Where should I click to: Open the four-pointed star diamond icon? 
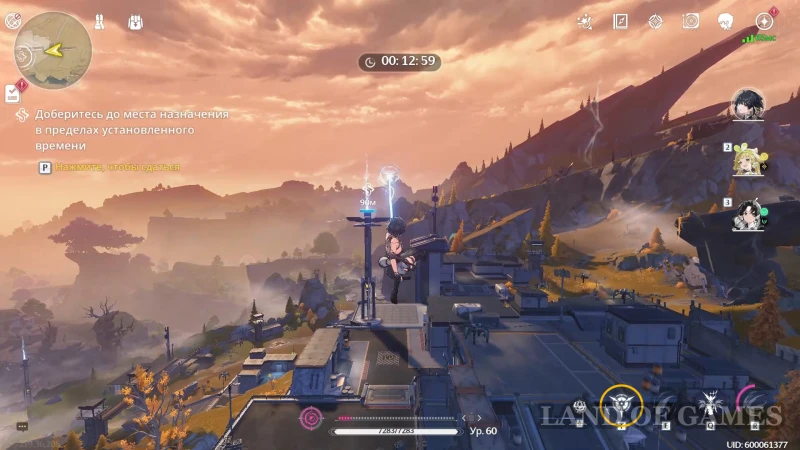click(x=655, y=21)
